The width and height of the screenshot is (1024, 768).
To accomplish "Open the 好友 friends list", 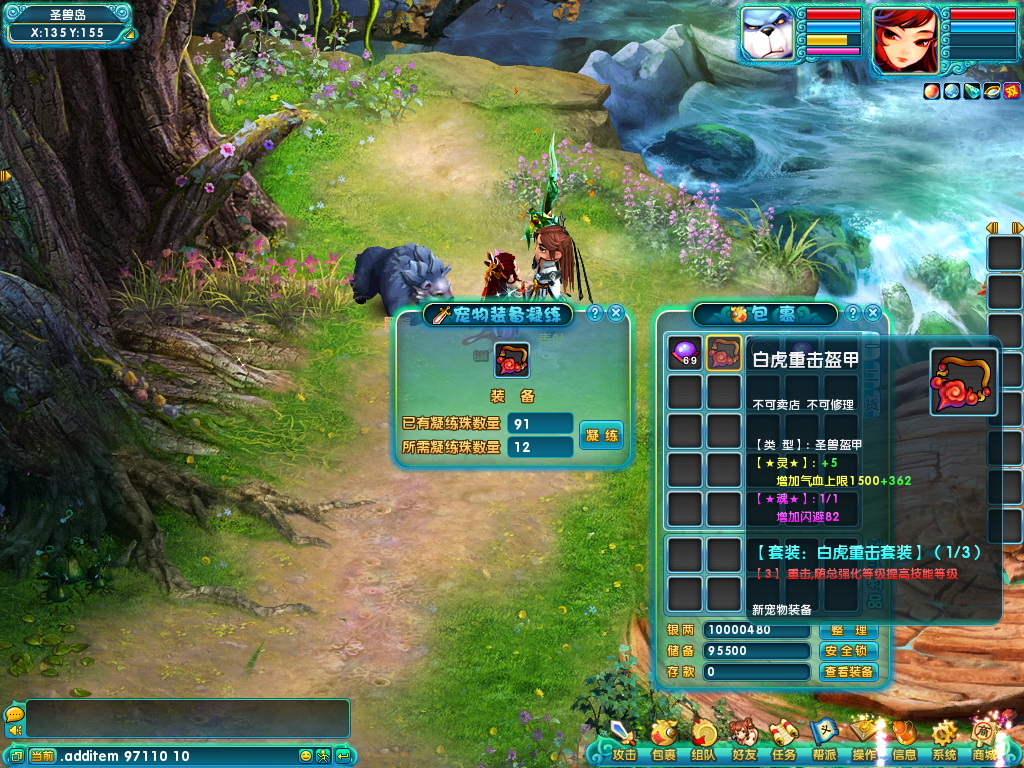I will coord(743,741).
